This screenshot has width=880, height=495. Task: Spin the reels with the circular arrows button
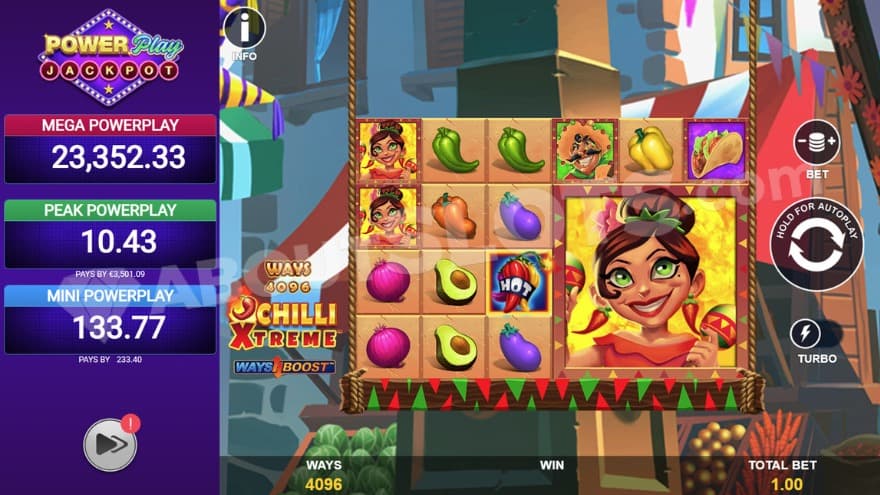(816, 245)
